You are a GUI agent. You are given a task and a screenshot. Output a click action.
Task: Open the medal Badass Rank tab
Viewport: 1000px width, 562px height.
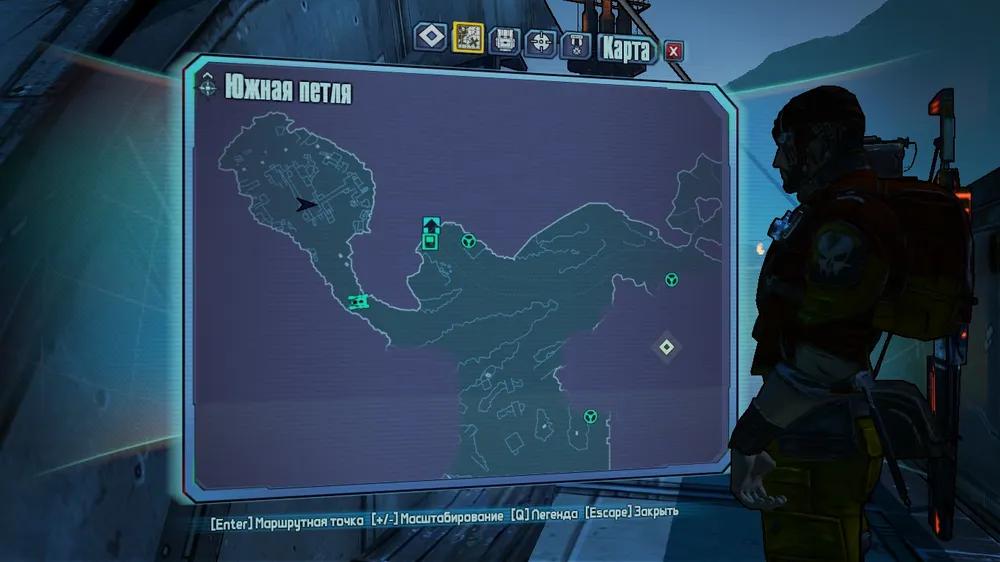pos(575,45)
